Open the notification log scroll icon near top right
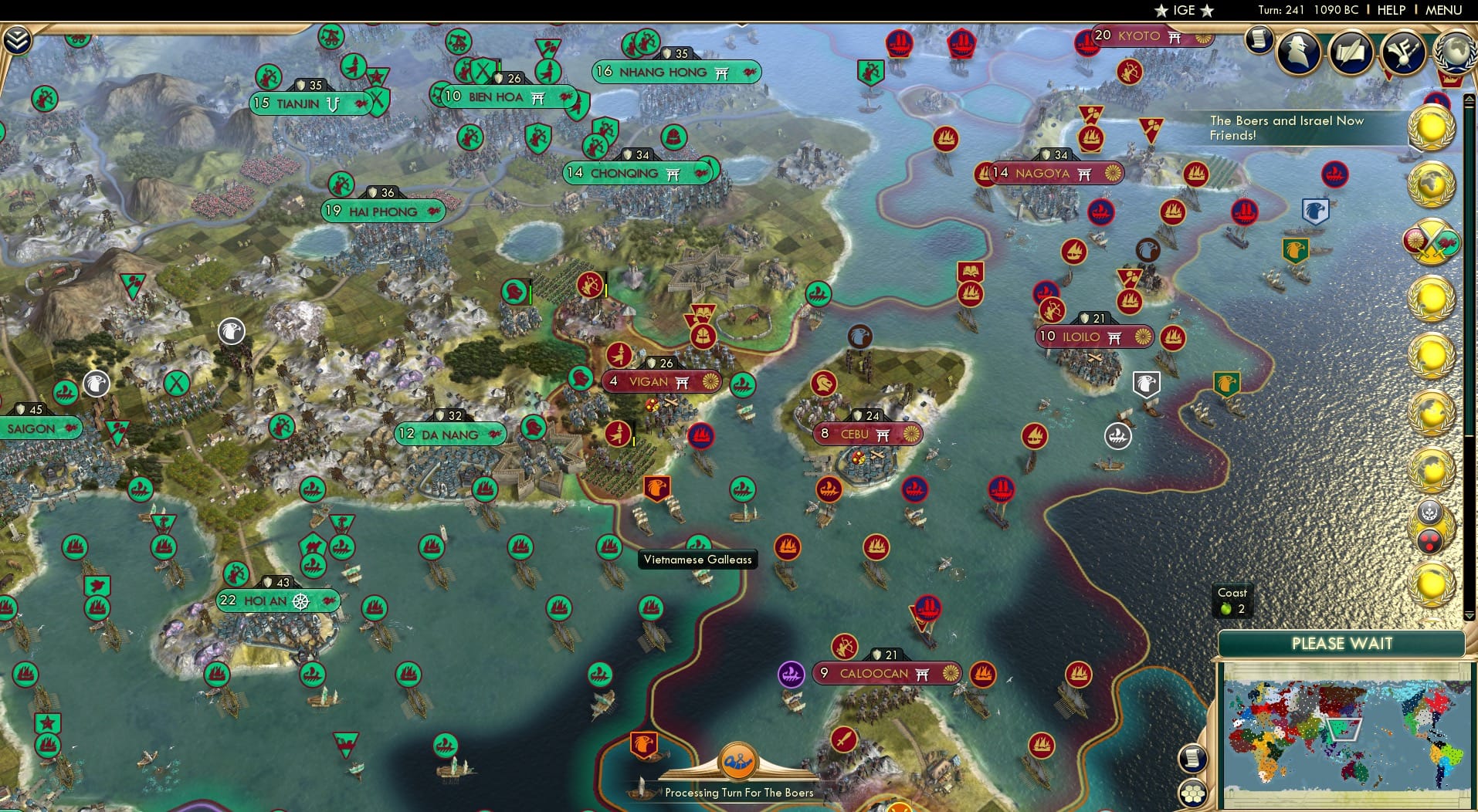Image resolution: width=1478 pixels, height=812 pixels. tap(1259, 39)
